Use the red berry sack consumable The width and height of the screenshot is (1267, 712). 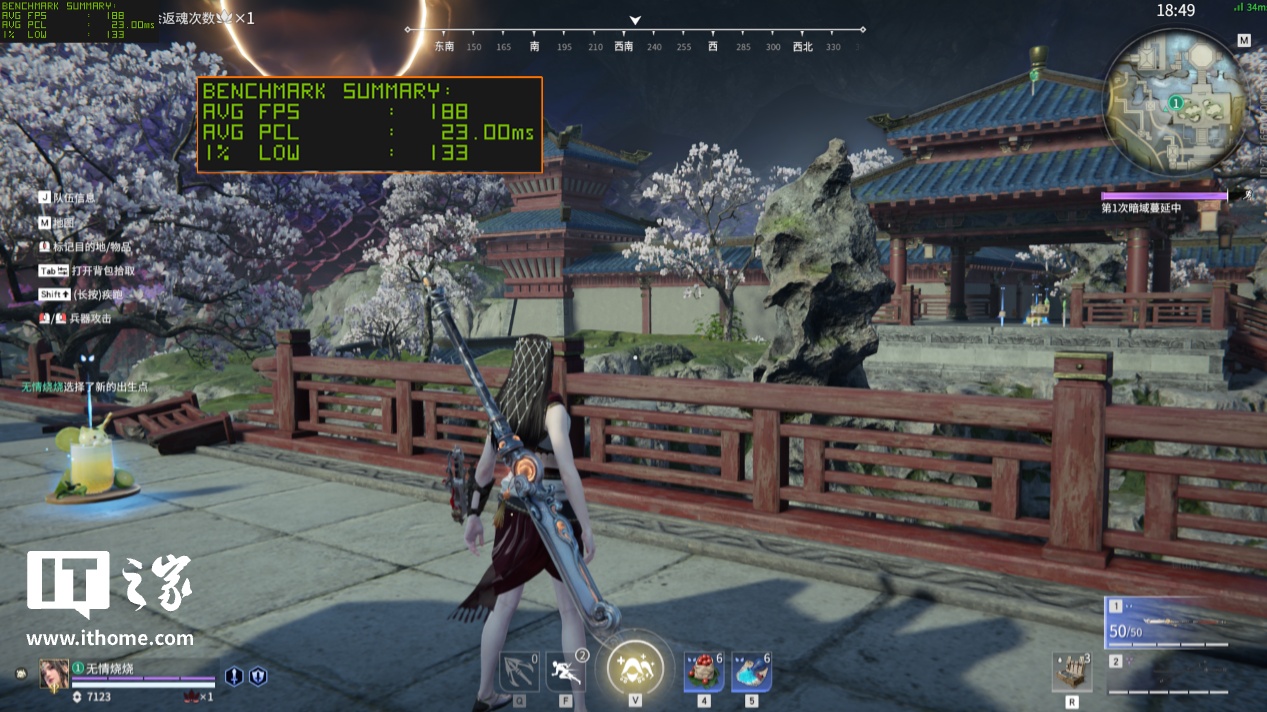(x=703, y=671)
